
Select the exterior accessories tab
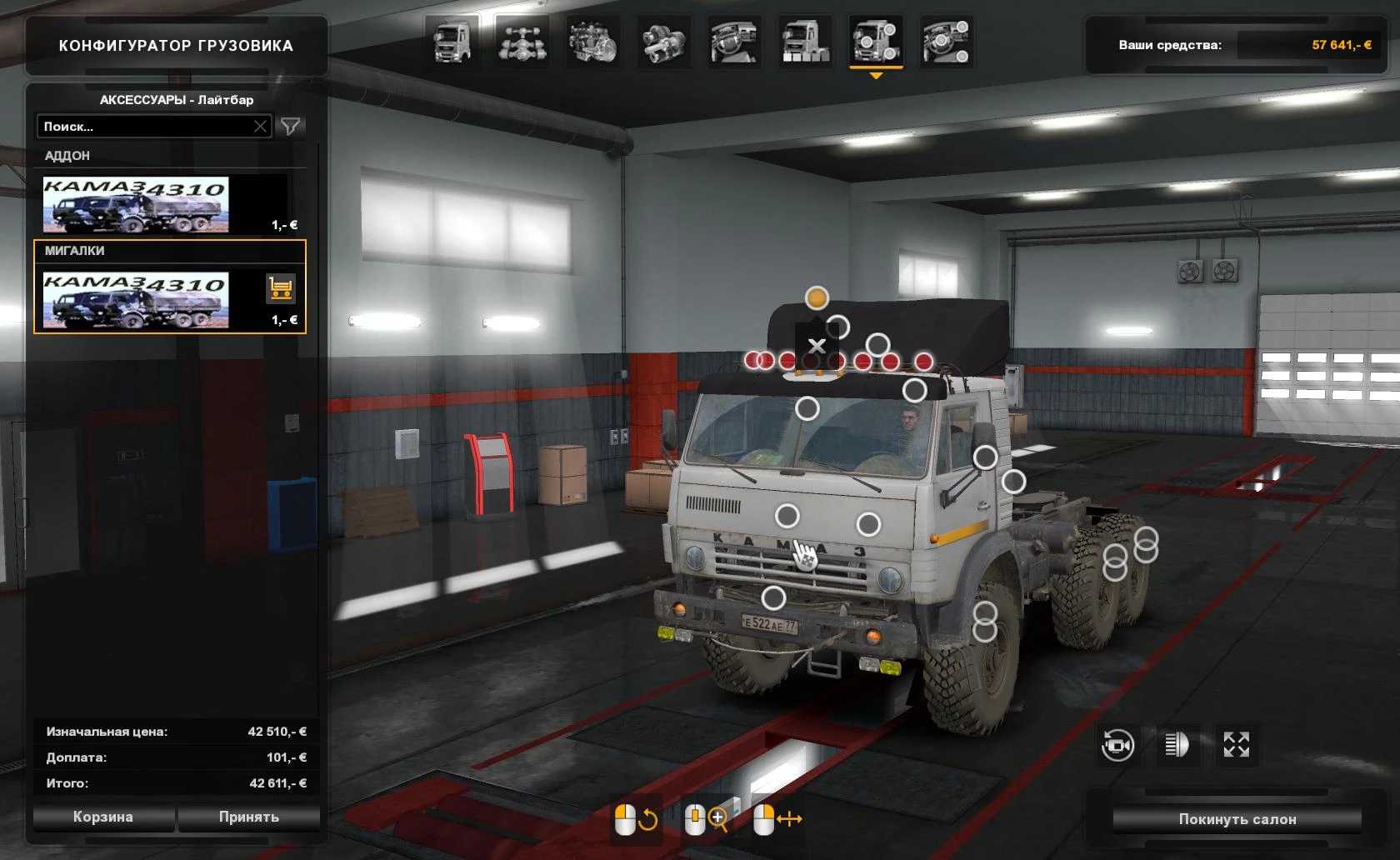(876, 42)
